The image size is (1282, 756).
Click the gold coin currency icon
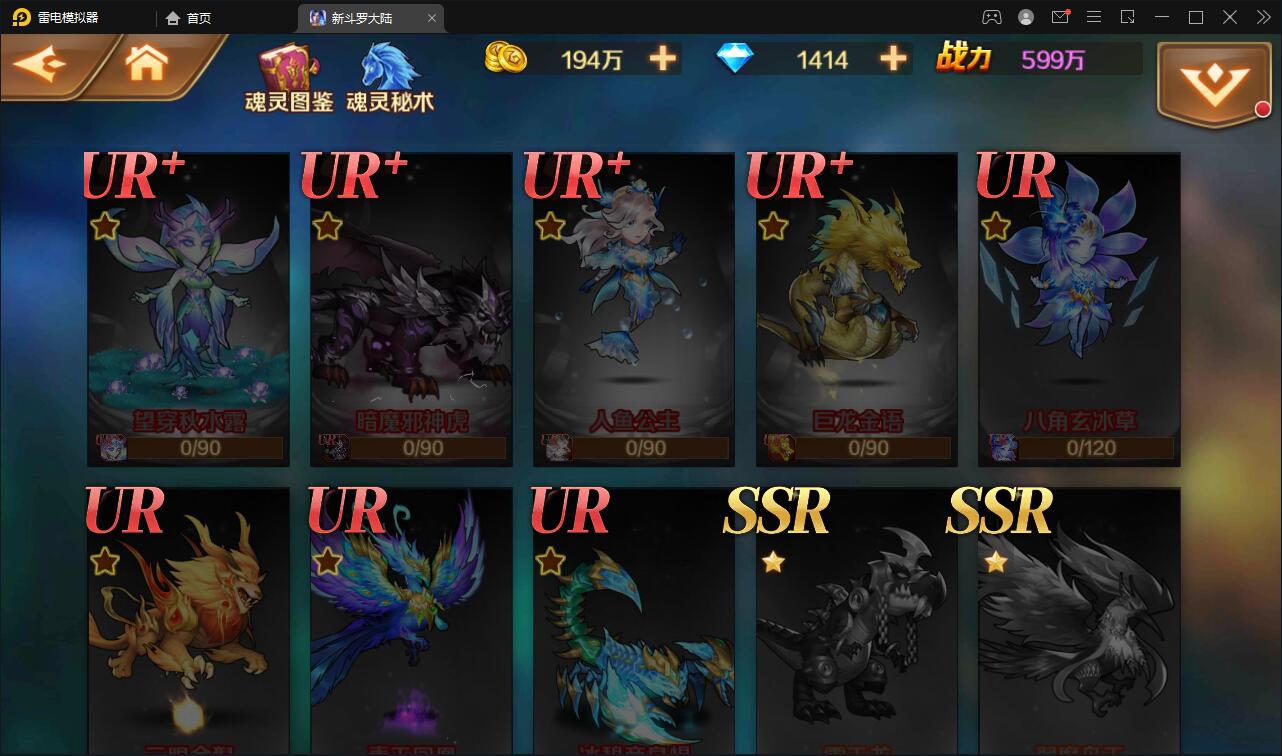[x=505, y=59]
